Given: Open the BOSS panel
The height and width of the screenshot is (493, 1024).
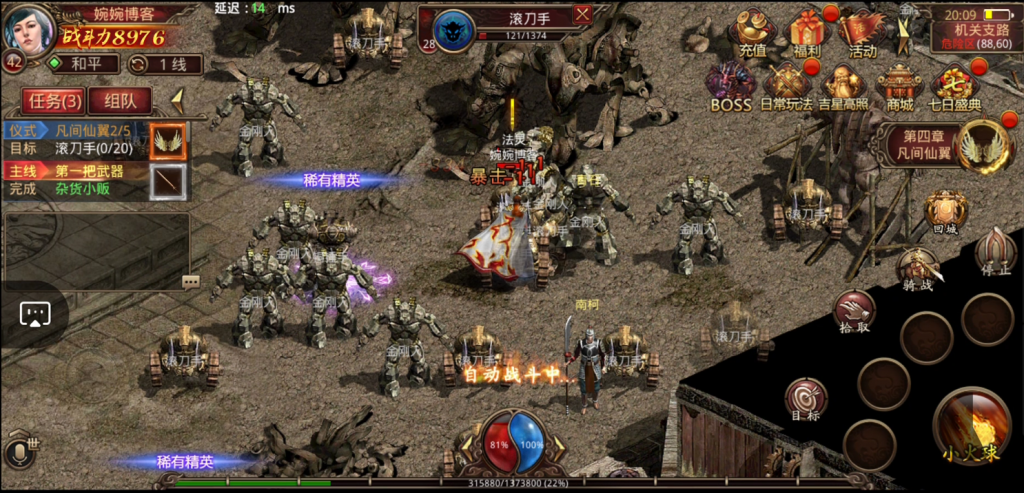Looking at the screenshot, I should [x=730, y=86].
